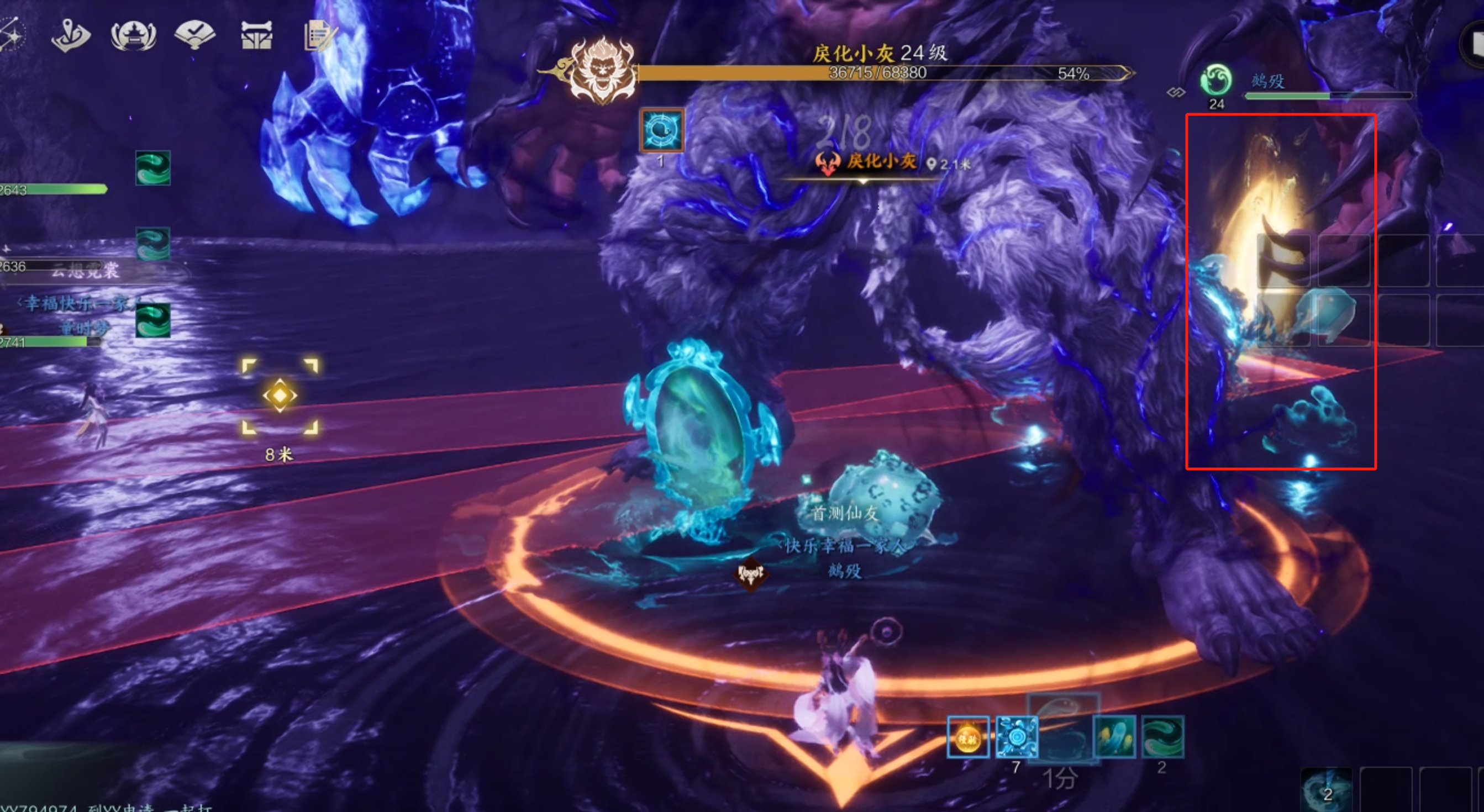This screenshot has height=812, width=1484.
Task: Select the boss portrait of 戾化小灰
Action: [x=603, y=71]
